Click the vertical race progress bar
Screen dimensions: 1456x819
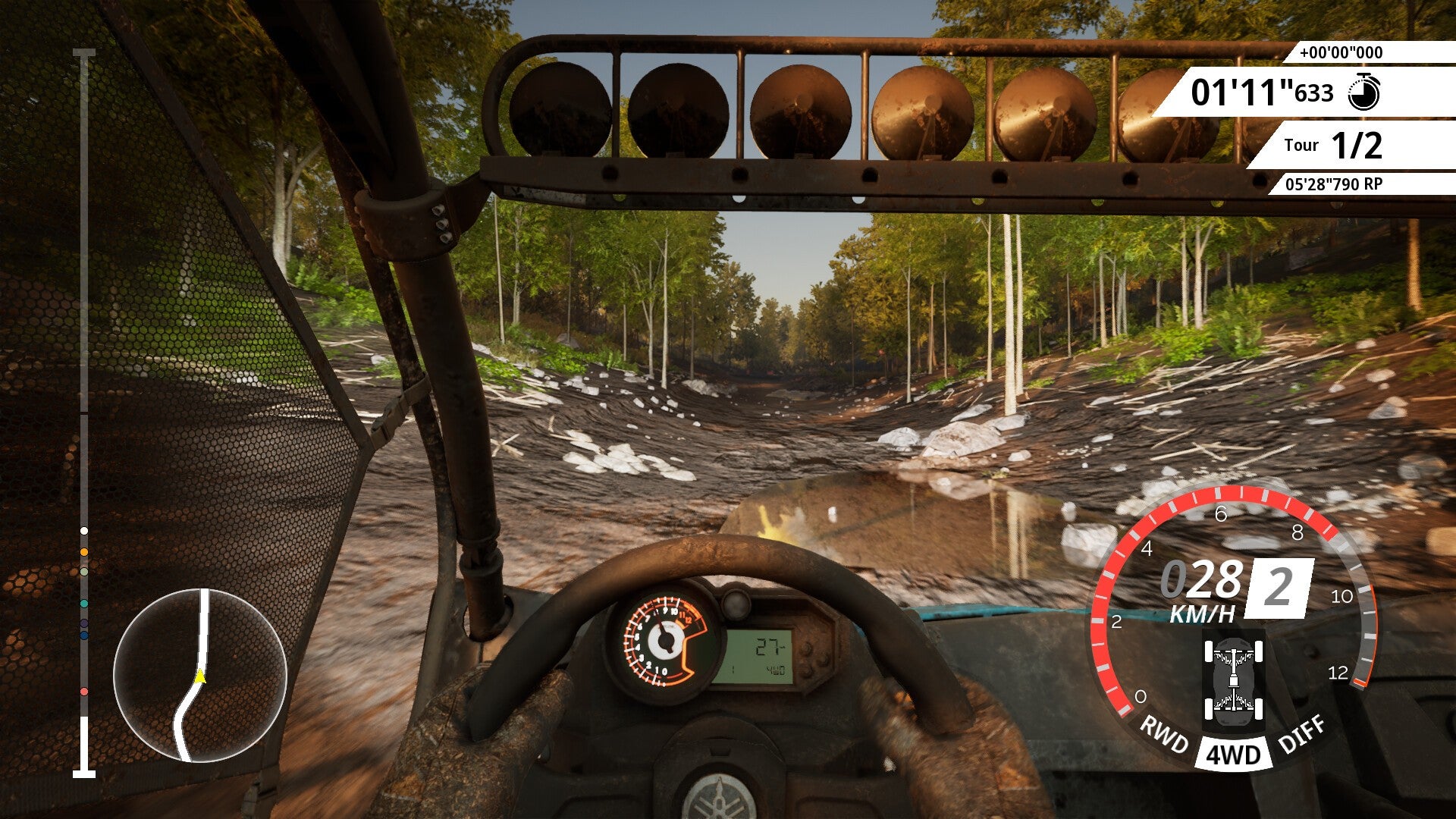84,413
